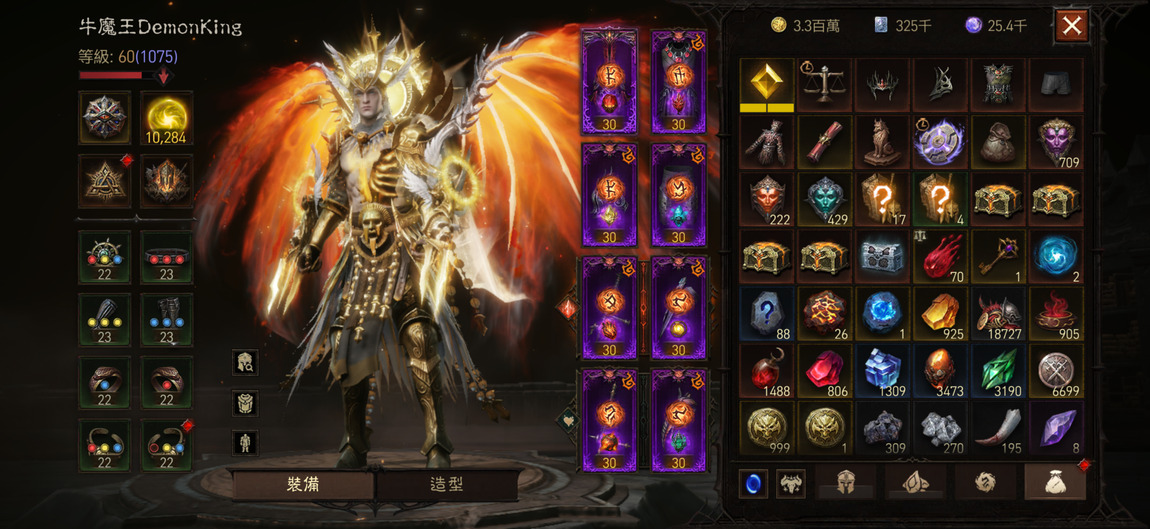Pick the green crystal stack of 3190
Image resolution: width=1150 pixels, height=529 pixels.
pyautogui.click(x=997, y=371)
